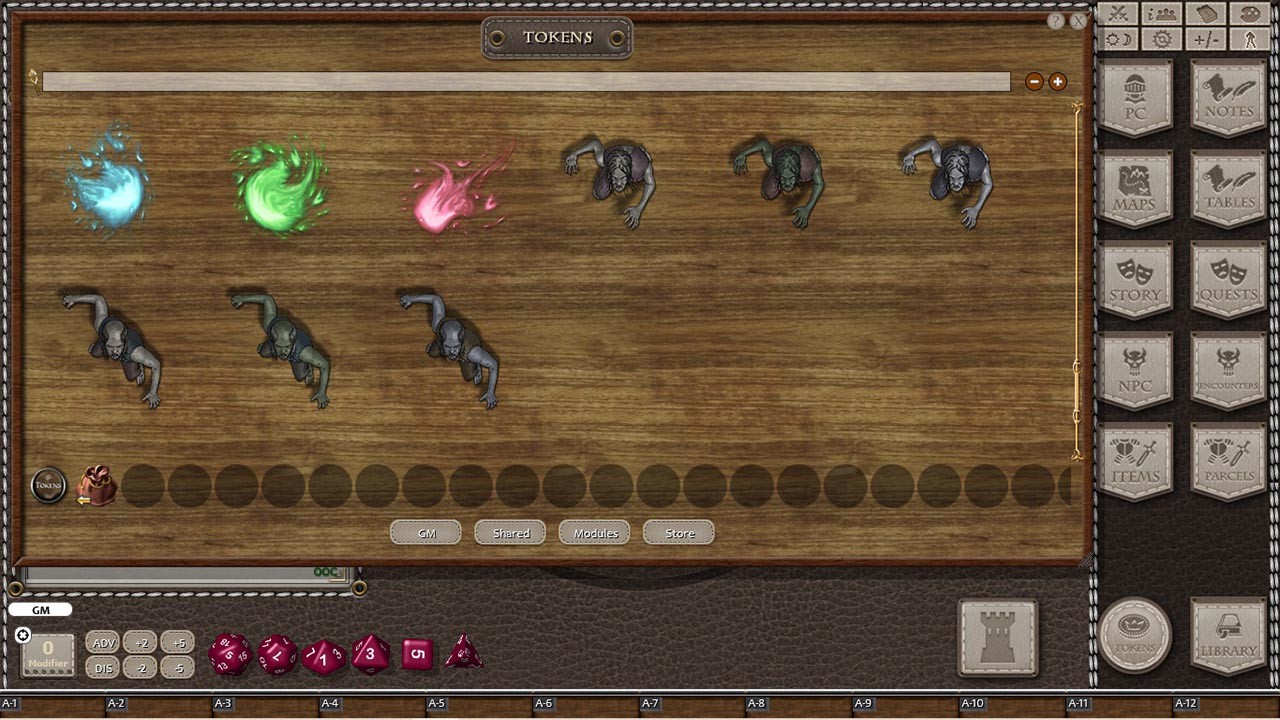Viewport: 1280px width, 720px height.
Task: Switch to the Shared tab in Tokens window
Action: (510, 533)
